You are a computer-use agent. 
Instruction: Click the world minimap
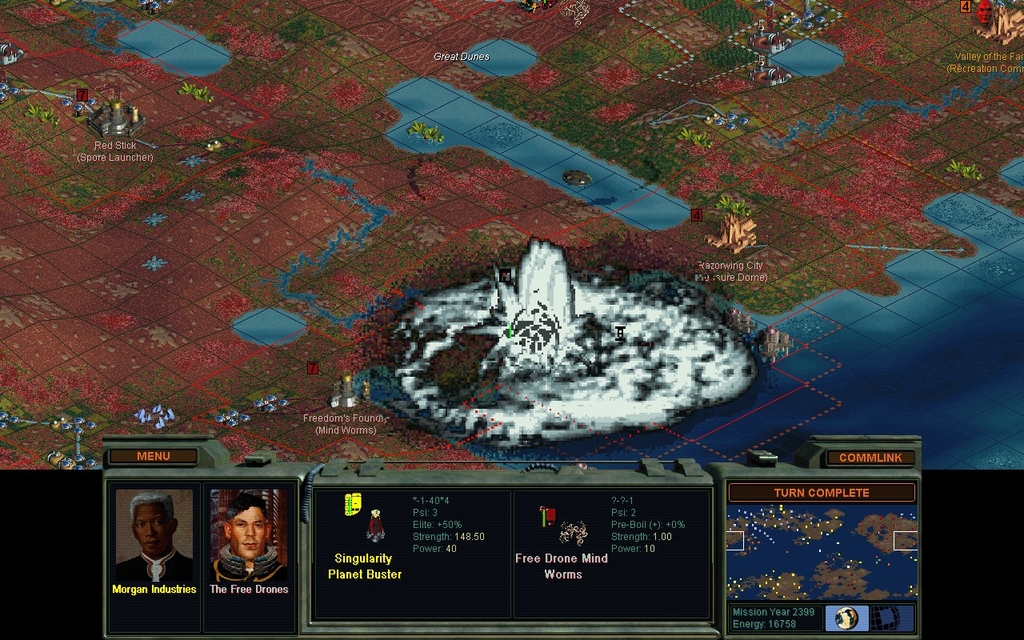[821, 551]
